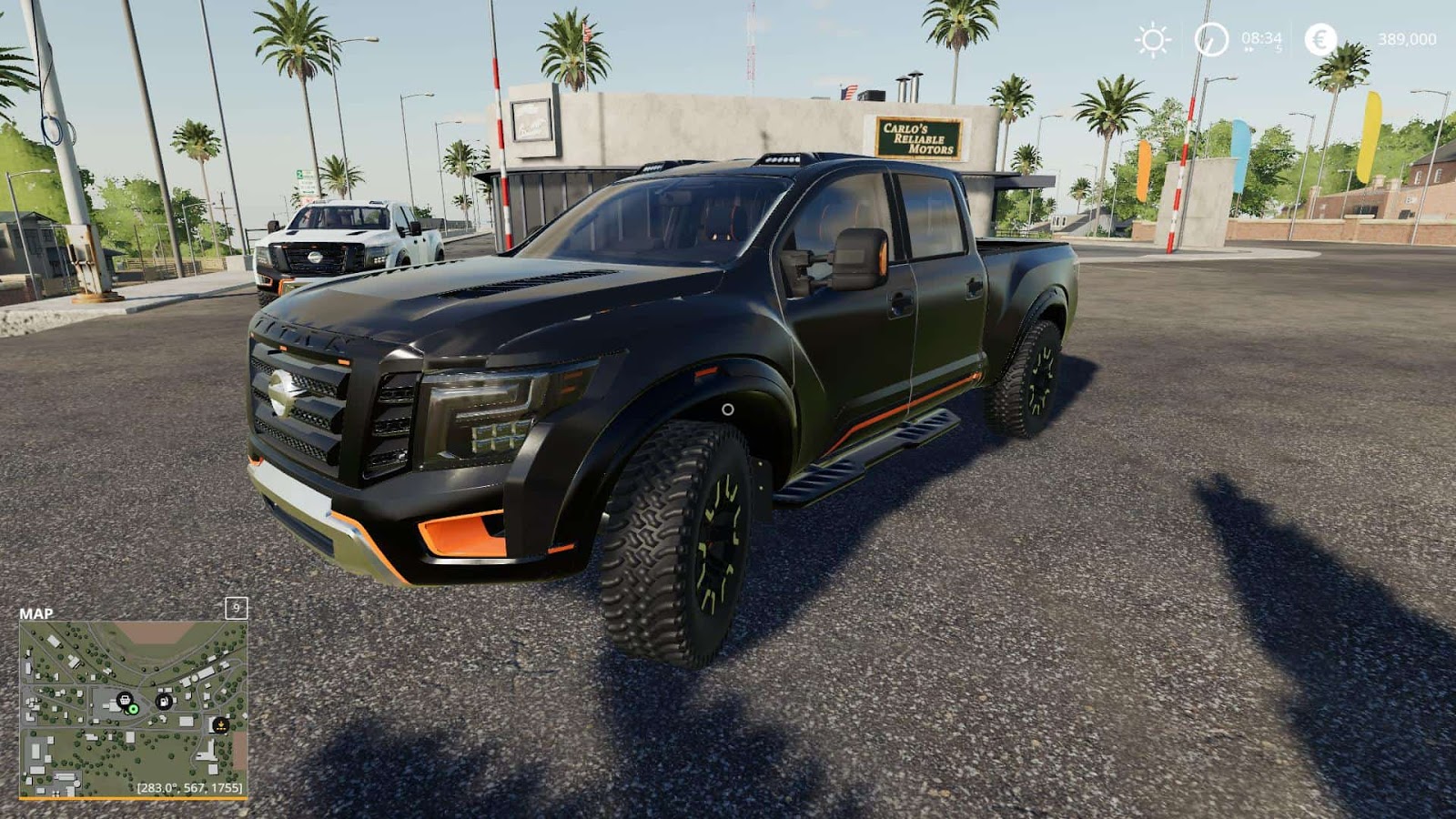Click the coordinates readout on the minimap
The height and width of the screenshot is (819, 1456).
(189, 787)
